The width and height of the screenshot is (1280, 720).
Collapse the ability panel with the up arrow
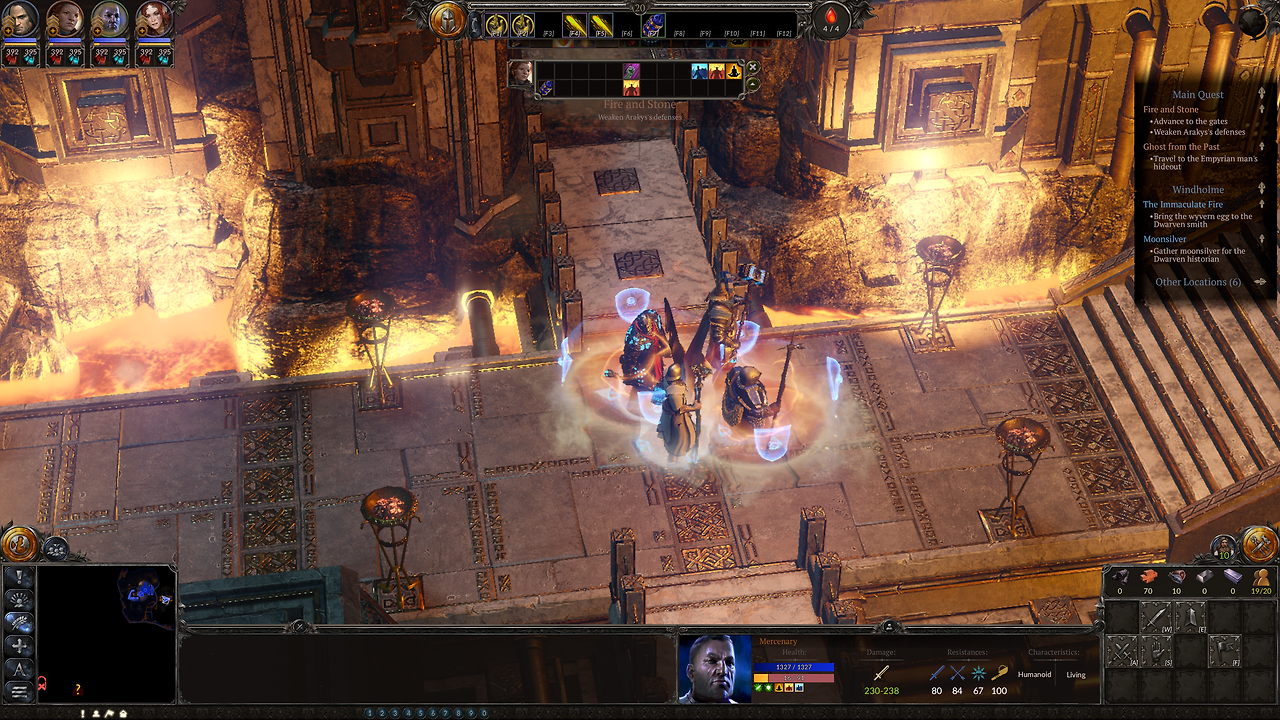pyautogui.click(x=753, y=84)
